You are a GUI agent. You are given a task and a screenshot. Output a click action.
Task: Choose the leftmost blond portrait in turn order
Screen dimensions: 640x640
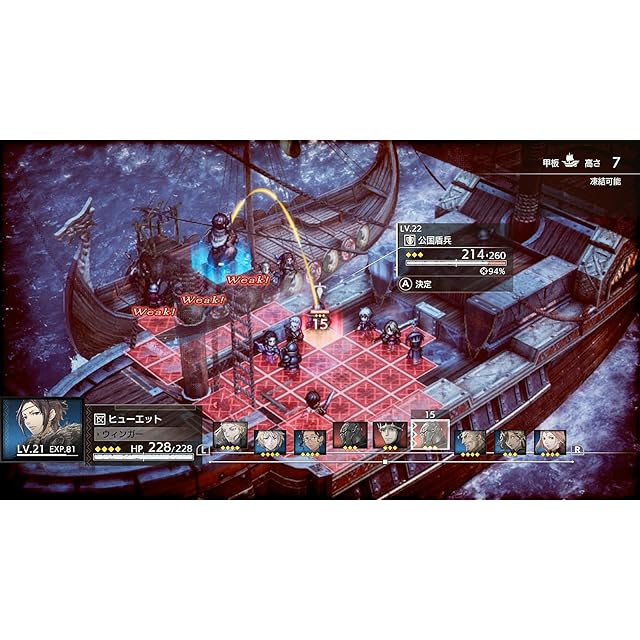(230, 437)
